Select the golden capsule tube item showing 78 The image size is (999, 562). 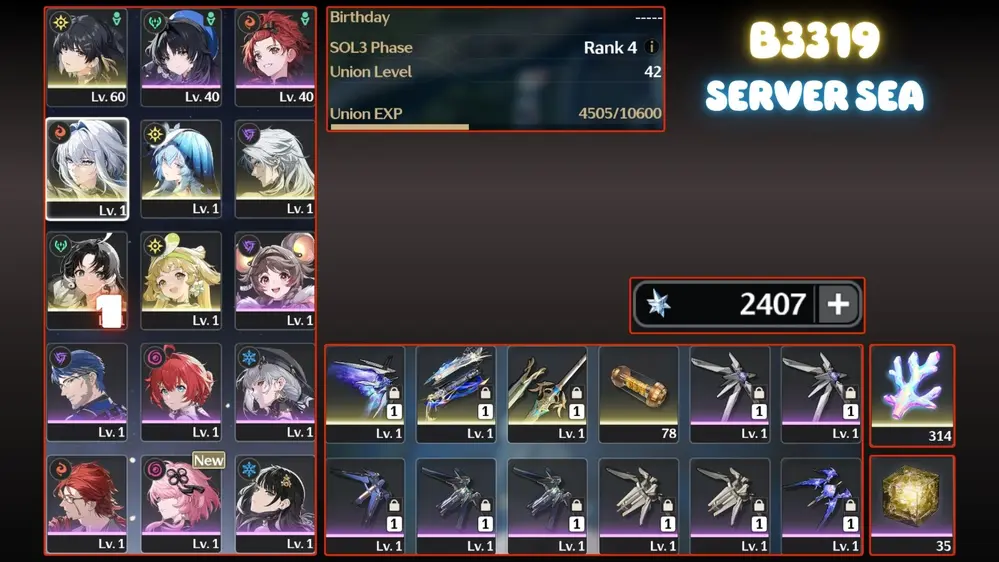coord(639,394)
